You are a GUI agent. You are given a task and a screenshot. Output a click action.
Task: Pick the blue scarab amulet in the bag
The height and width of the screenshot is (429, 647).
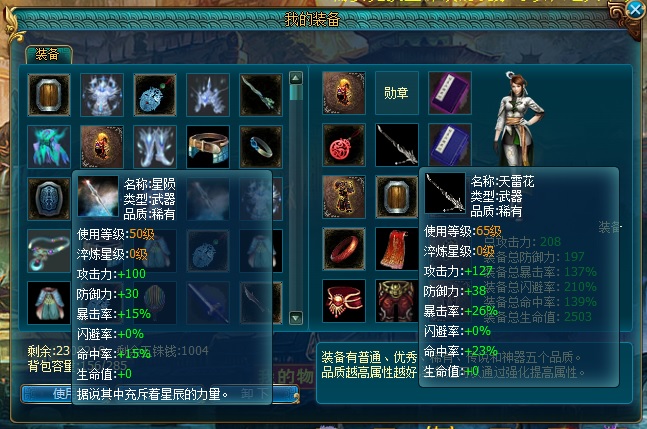[x=154, y=93]
